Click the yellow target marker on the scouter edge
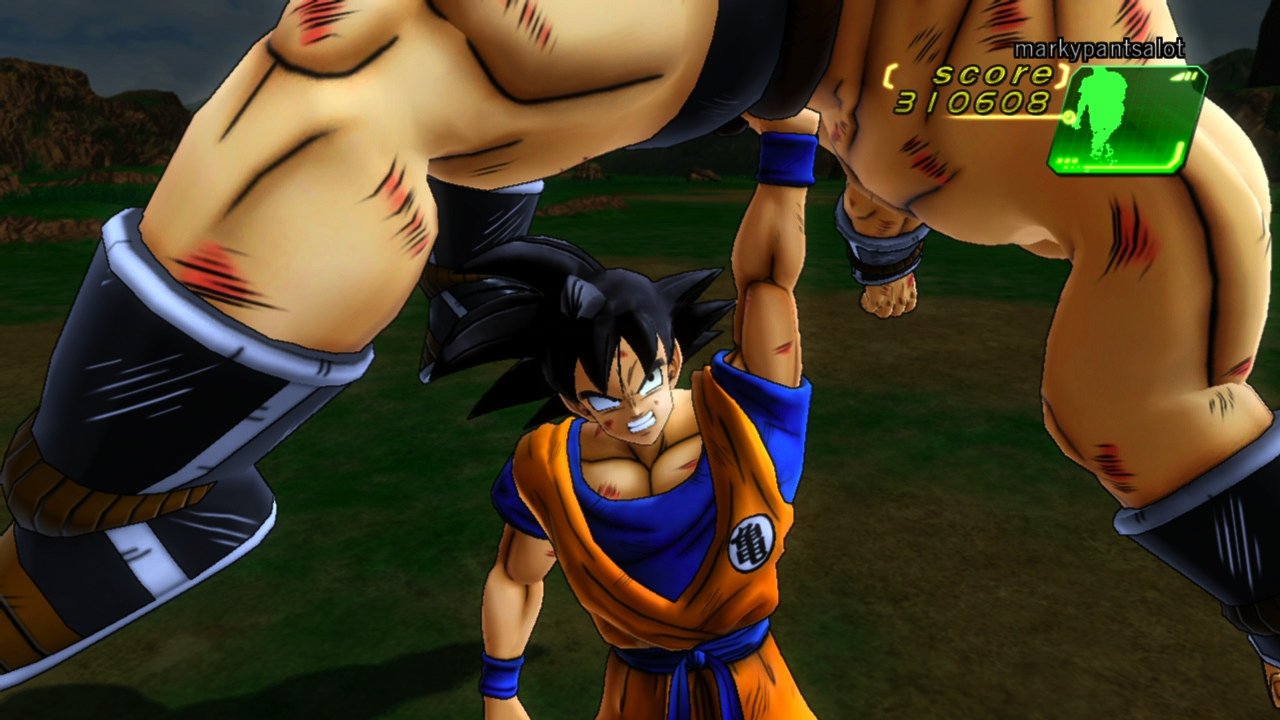The width and height of the screenshot is (1280, 720). [x=1069, y=118]
